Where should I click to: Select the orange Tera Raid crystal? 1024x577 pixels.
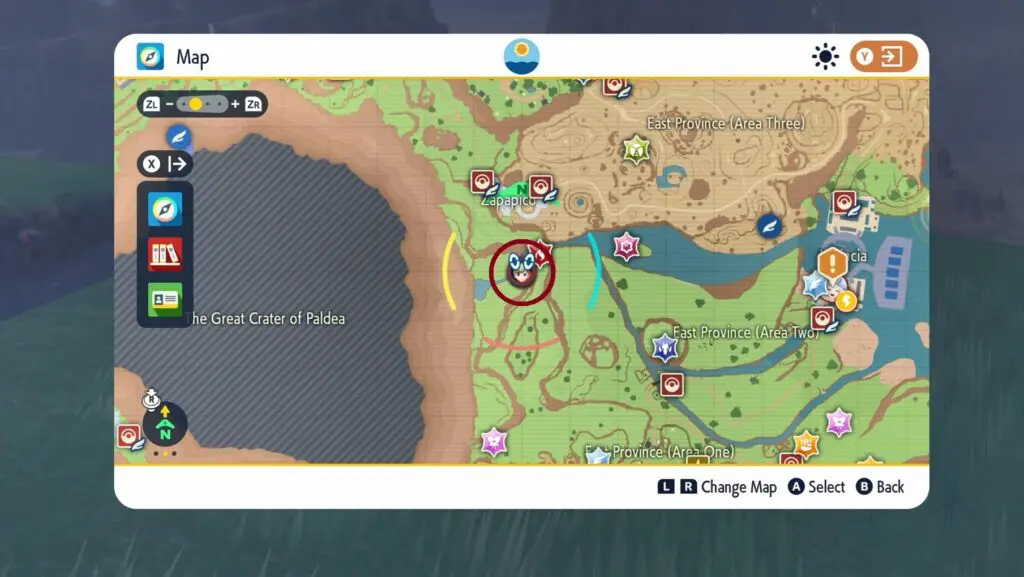click(806, 444)
